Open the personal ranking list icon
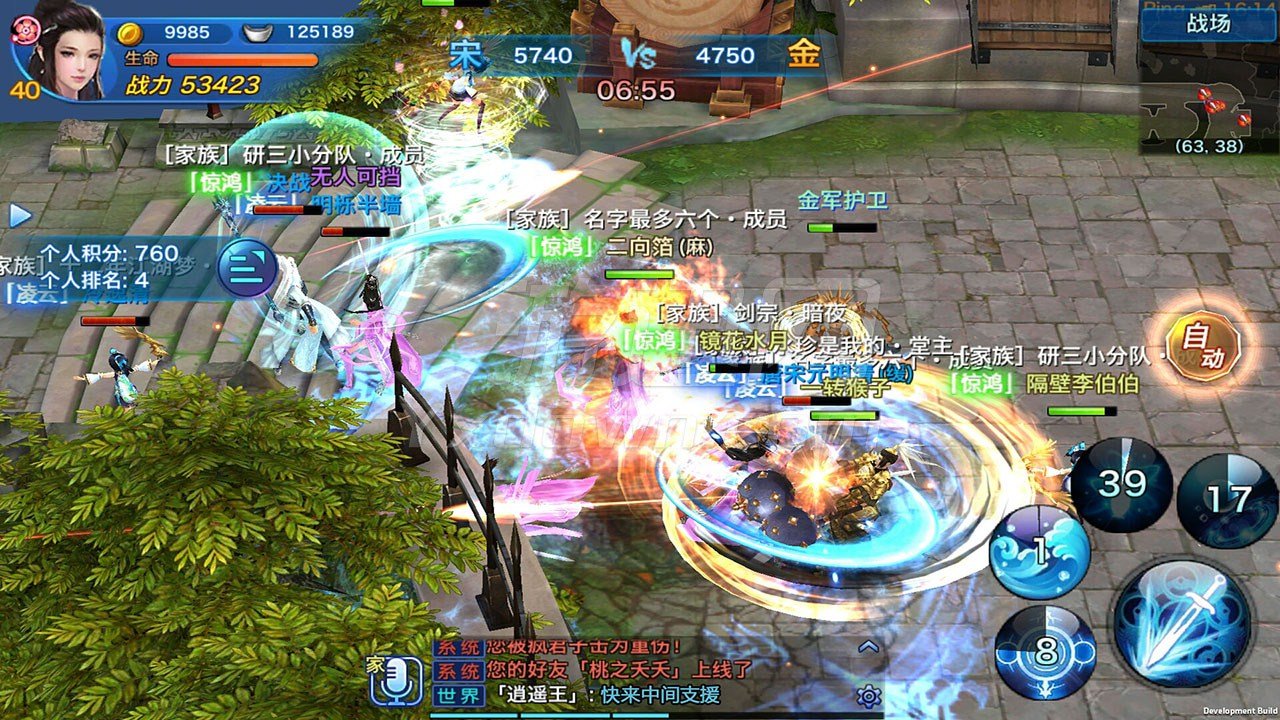The image size is (1280, 720). point(244,265)
